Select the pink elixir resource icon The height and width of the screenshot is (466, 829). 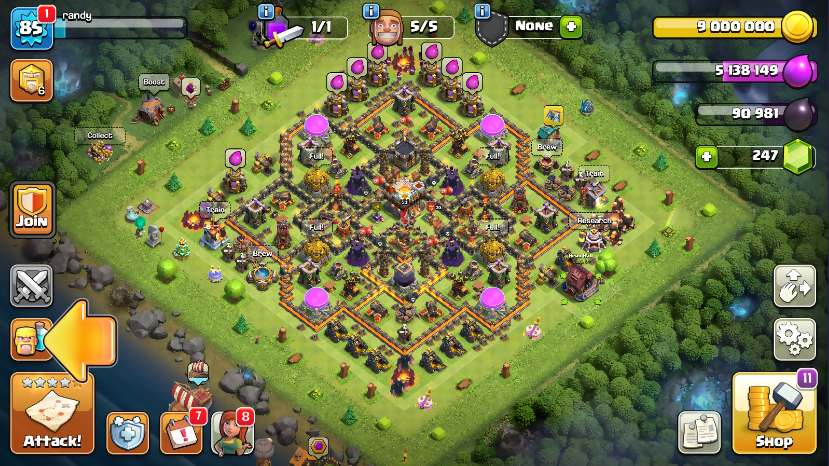click(x=796, y=71)
